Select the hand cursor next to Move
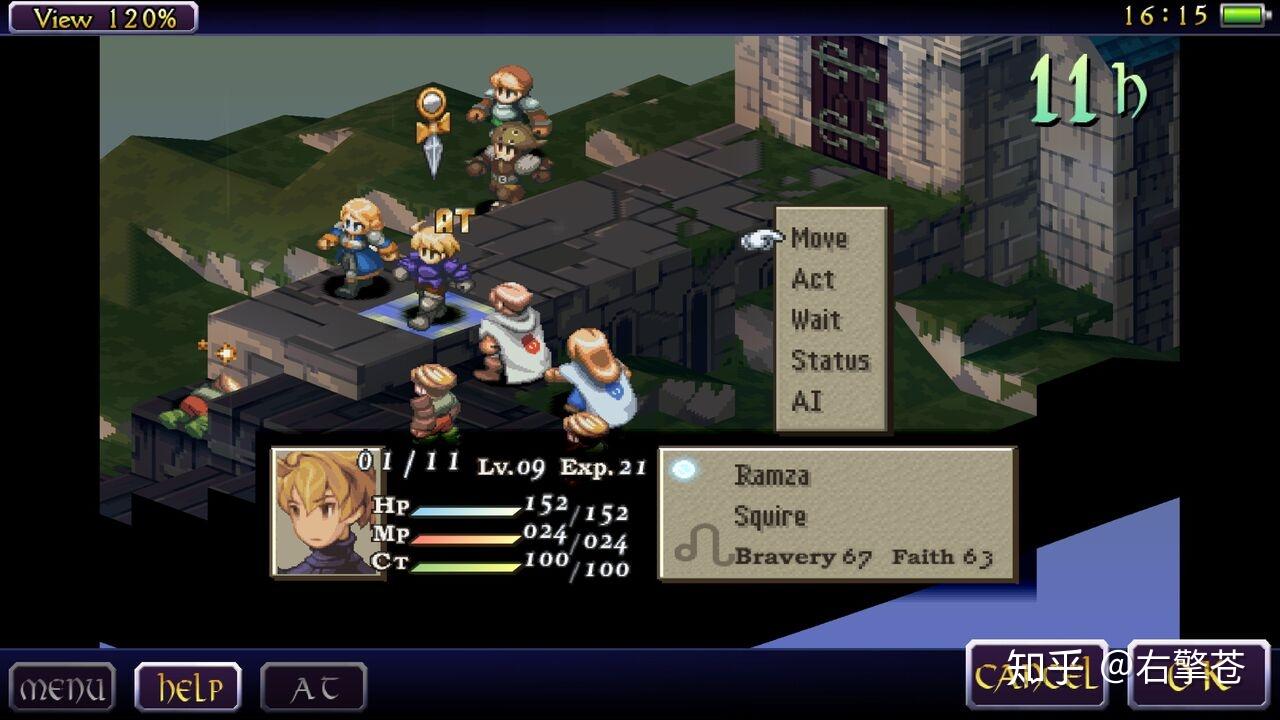 [x=758, y=237]
